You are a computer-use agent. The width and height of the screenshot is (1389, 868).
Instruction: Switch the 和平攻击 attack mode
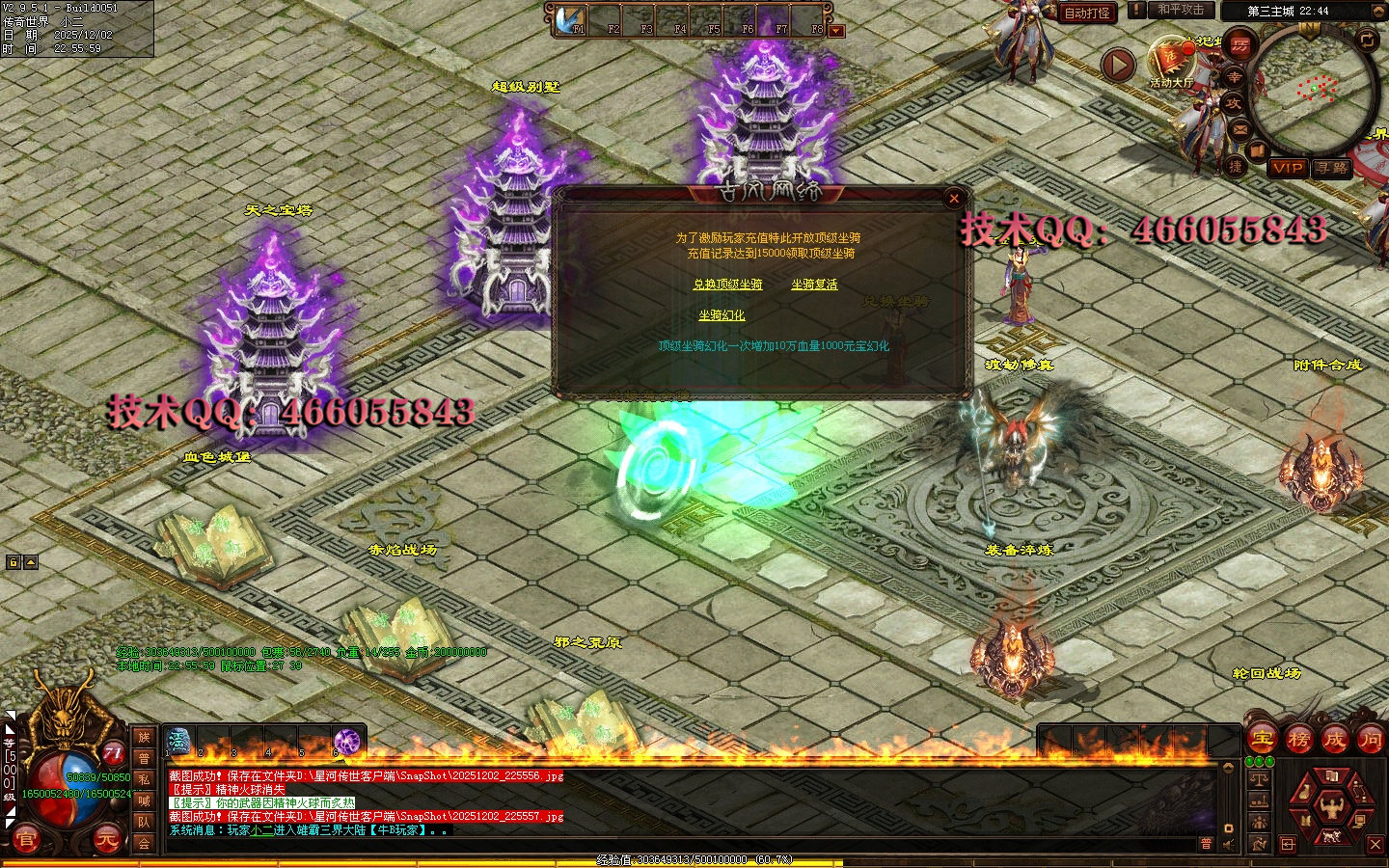point(1181,11)
